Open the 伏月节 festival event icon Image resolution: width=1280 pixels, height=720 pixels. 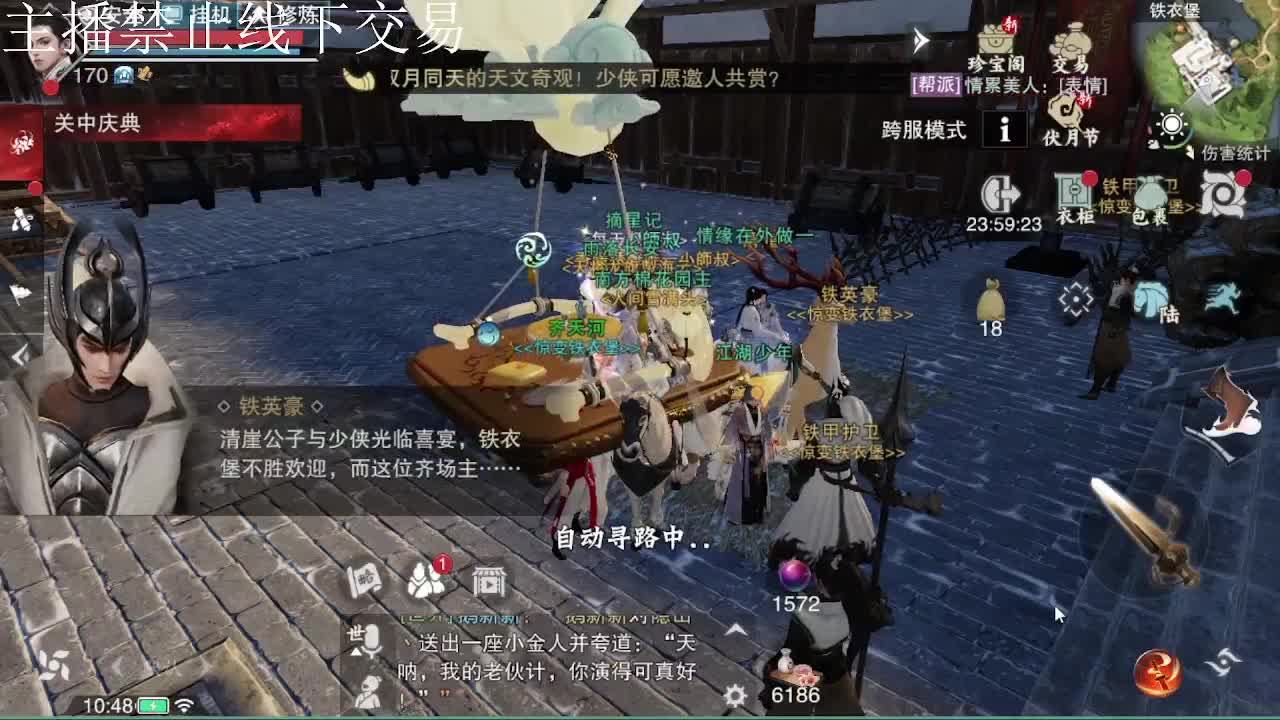(1065, 113)
